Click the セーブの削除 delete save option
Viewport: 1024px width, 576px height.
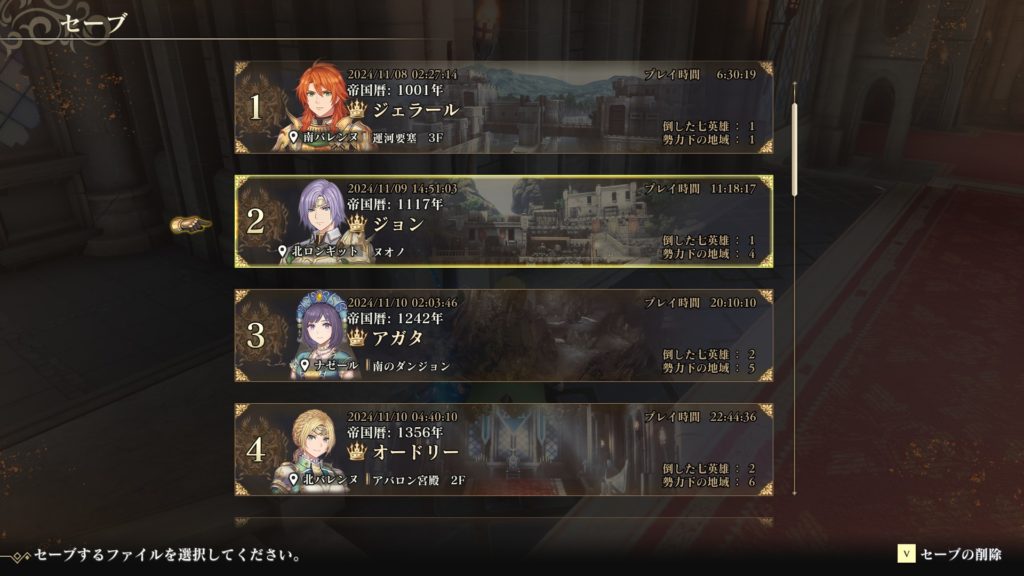pos(950,554)
